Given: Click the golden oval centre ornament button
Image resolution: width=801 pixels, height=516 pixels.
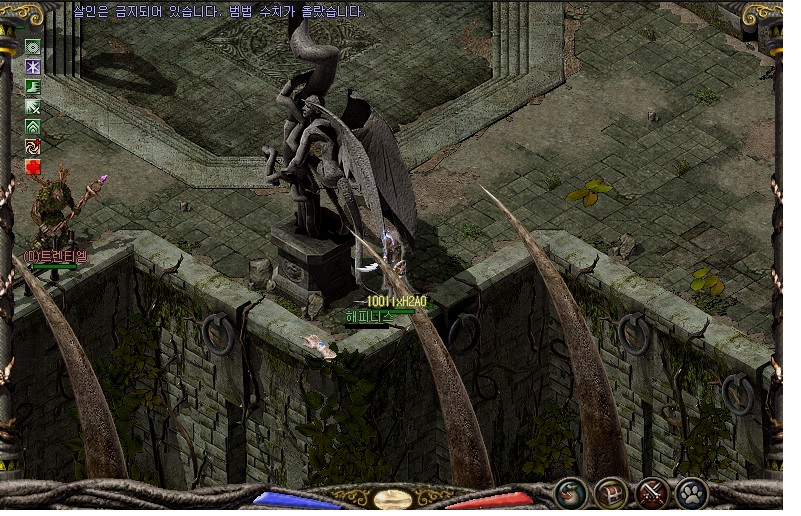Looking at the screenshot, I should click(x=394, y=498).
